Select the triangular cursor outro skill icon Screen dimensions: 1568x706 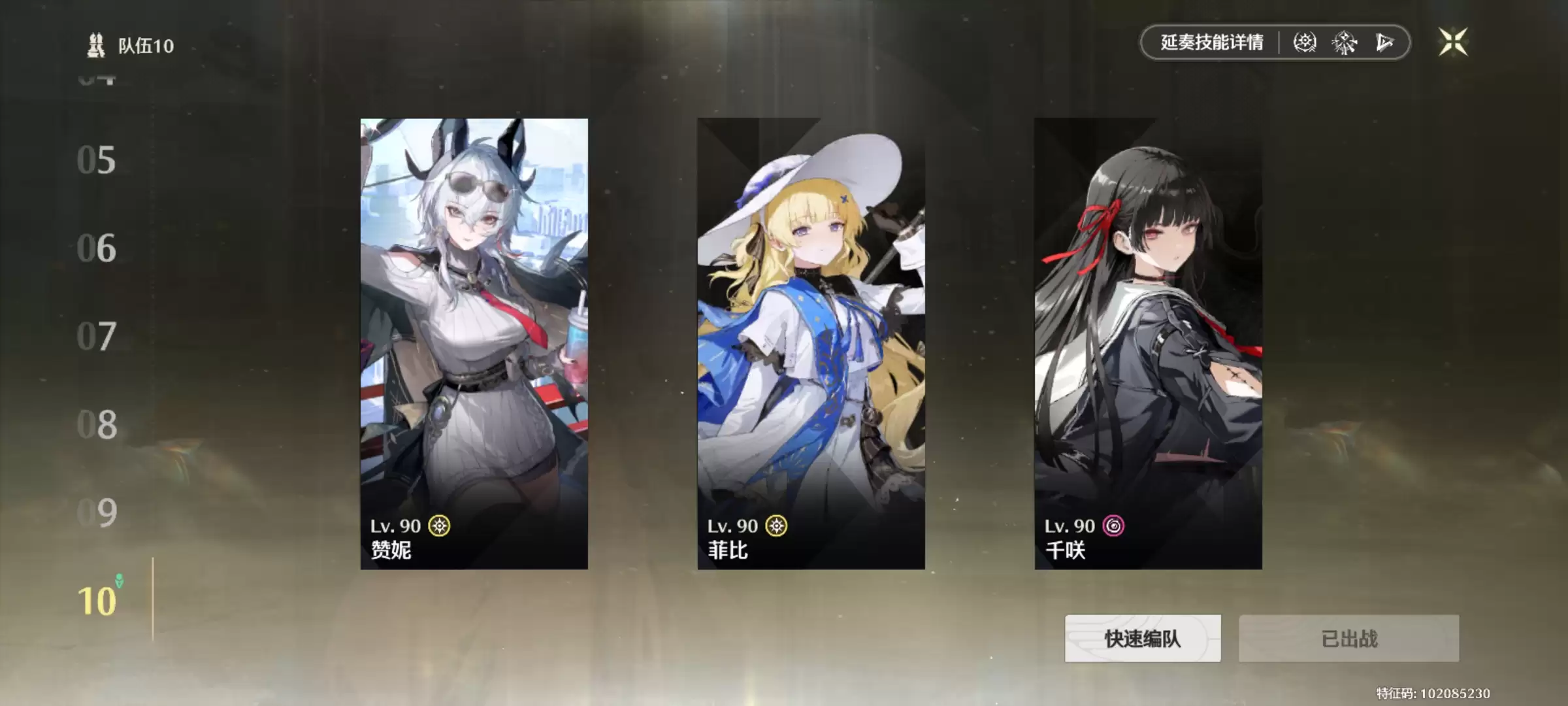(x=1384, y=42)
